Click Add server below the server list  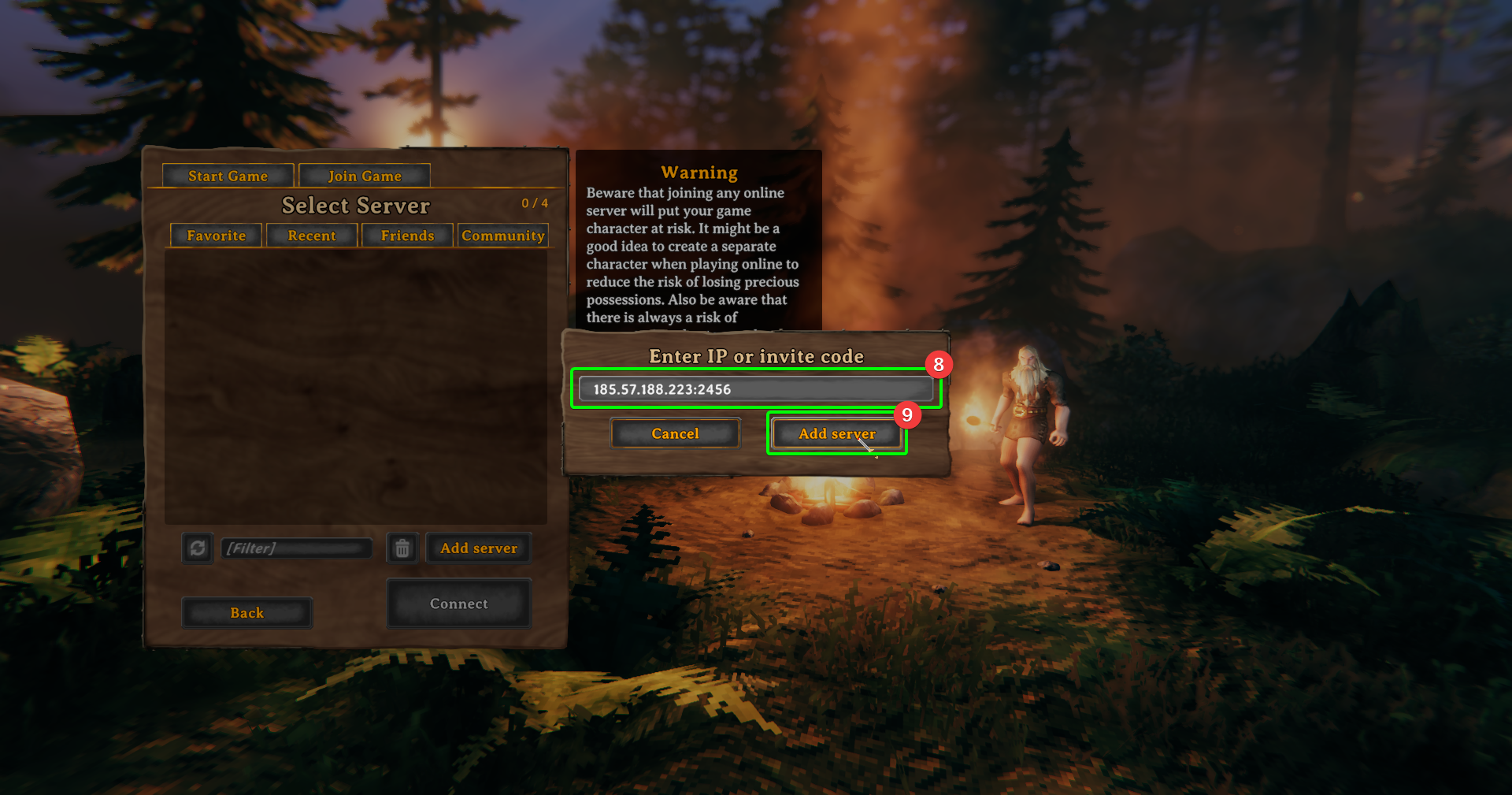click(478, 548)
